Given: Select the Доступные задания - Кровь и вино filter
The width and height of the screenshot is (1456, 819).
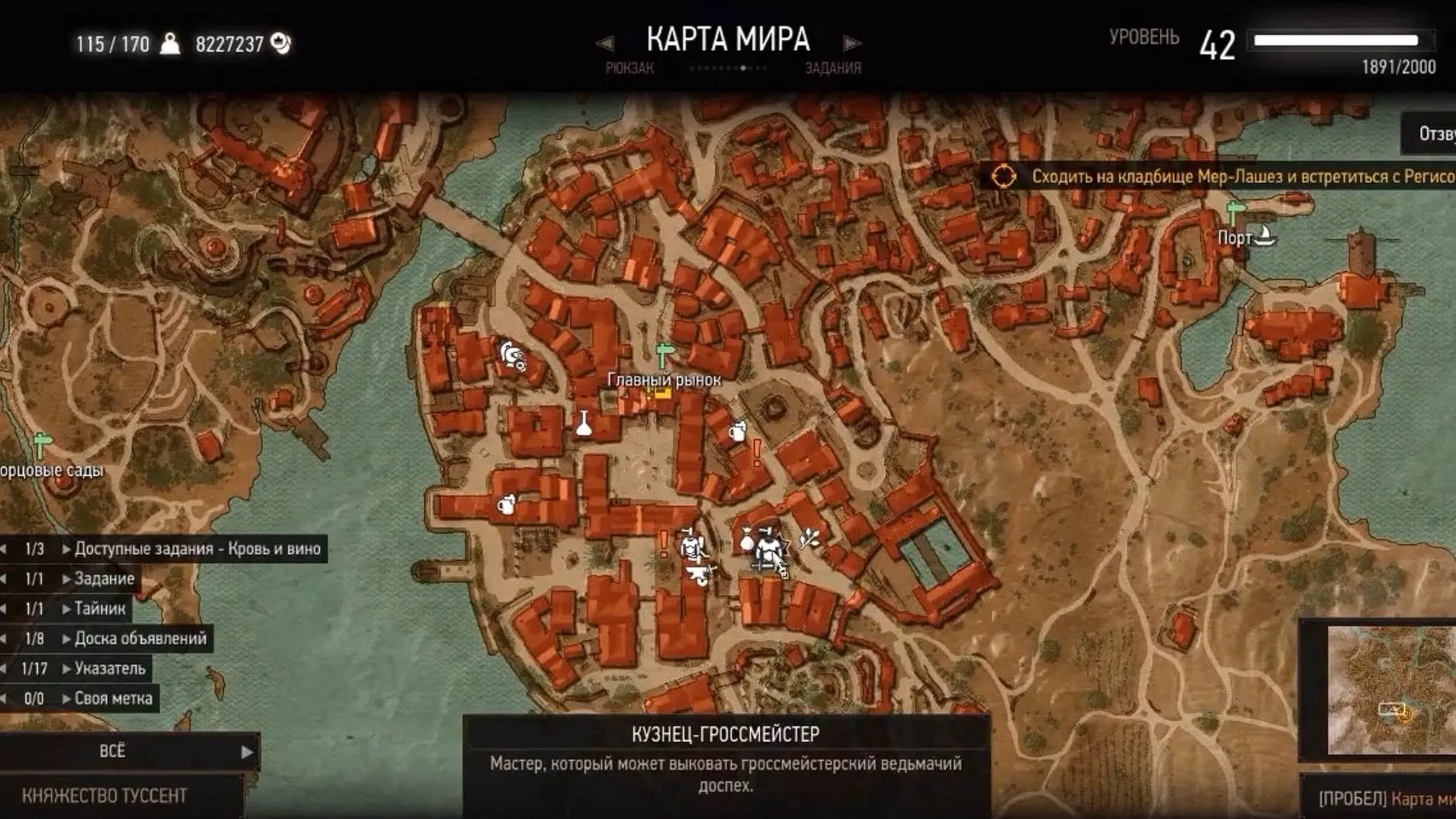Looking at the screenshot, I should 197,549.
